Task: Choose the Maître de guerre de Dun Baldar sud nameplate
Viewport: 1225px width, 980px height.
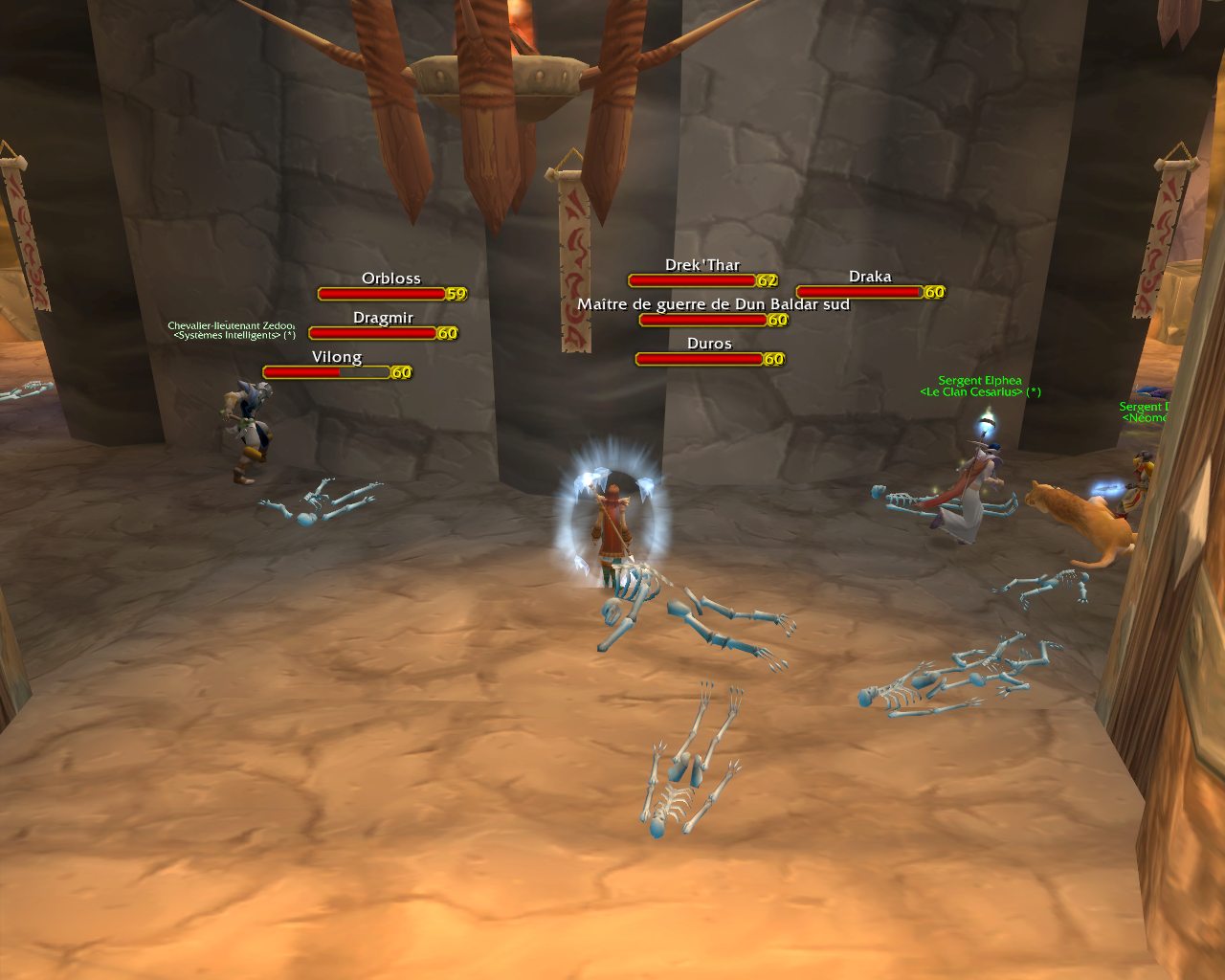Action: pyautogui.click(x=702, y=320)
